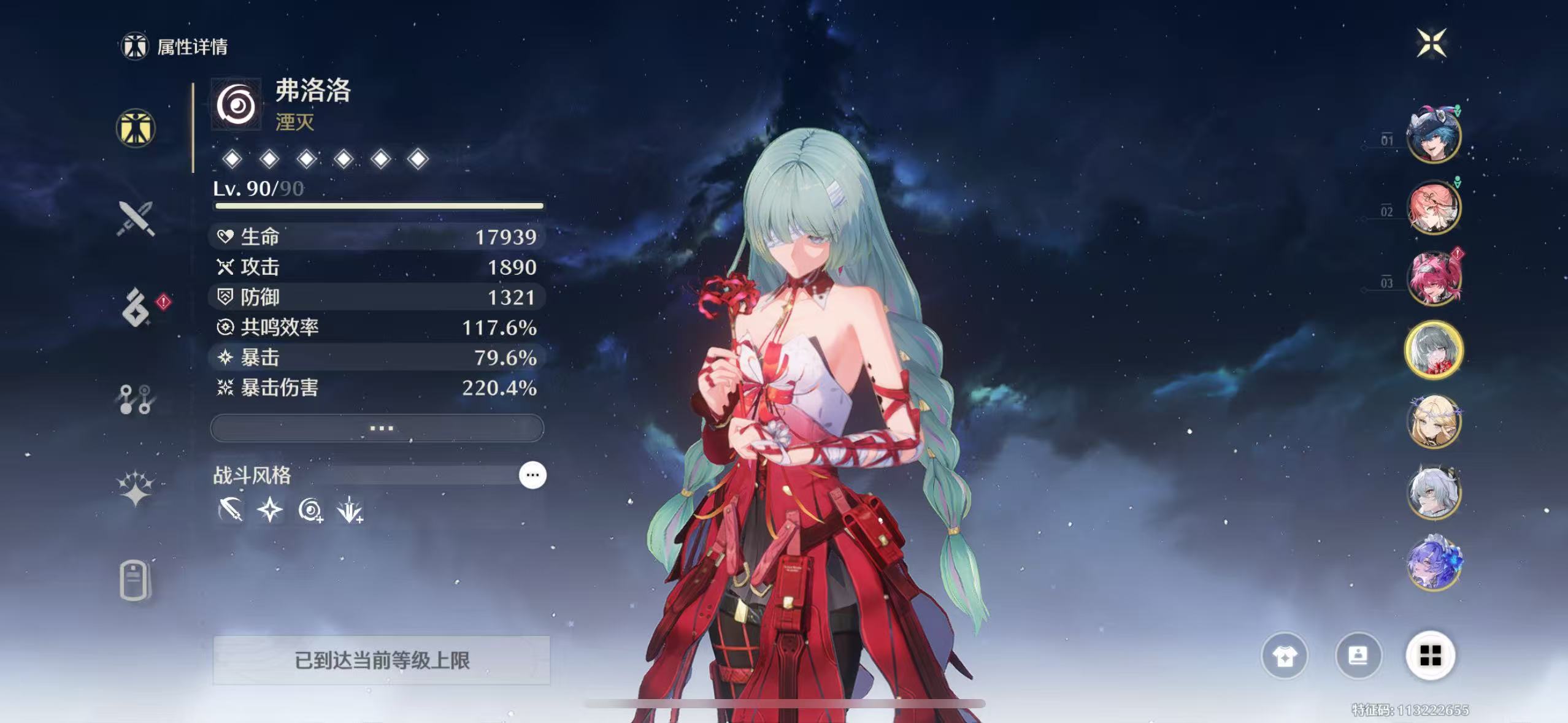Viewport: 1568px width, 723px height.
Task: Open the forte skill tree tab
Action: click(136, 399)
